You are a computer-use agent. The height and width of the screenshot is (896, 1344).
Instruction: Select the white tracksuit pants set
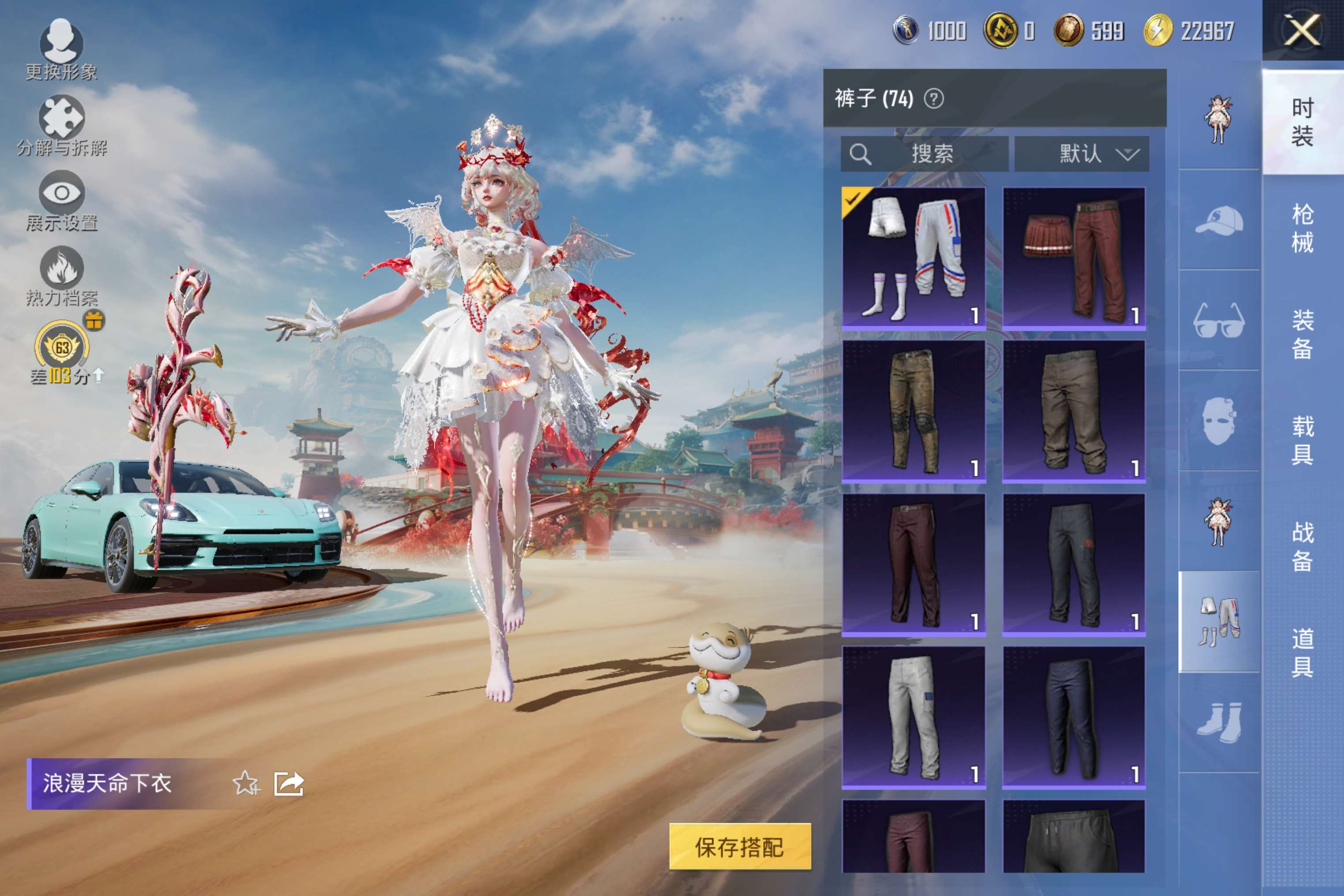(x=913, y=258)
